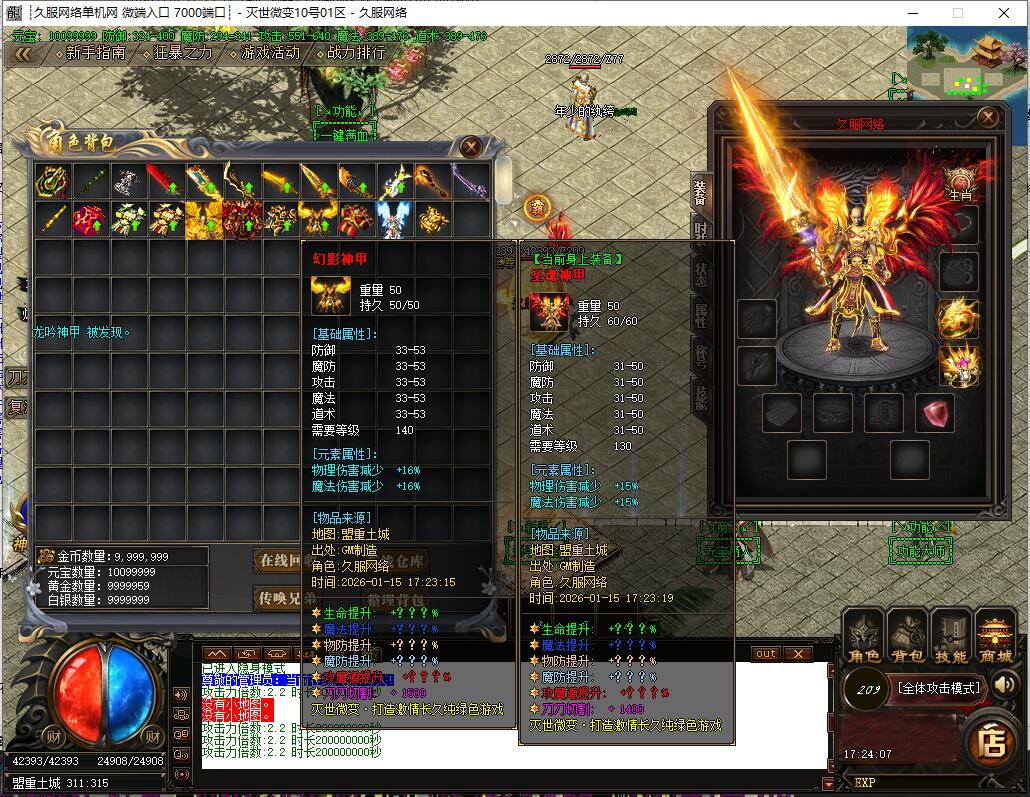Maximize the game window
Screen dimensions: 1030x797
(957, 13)
